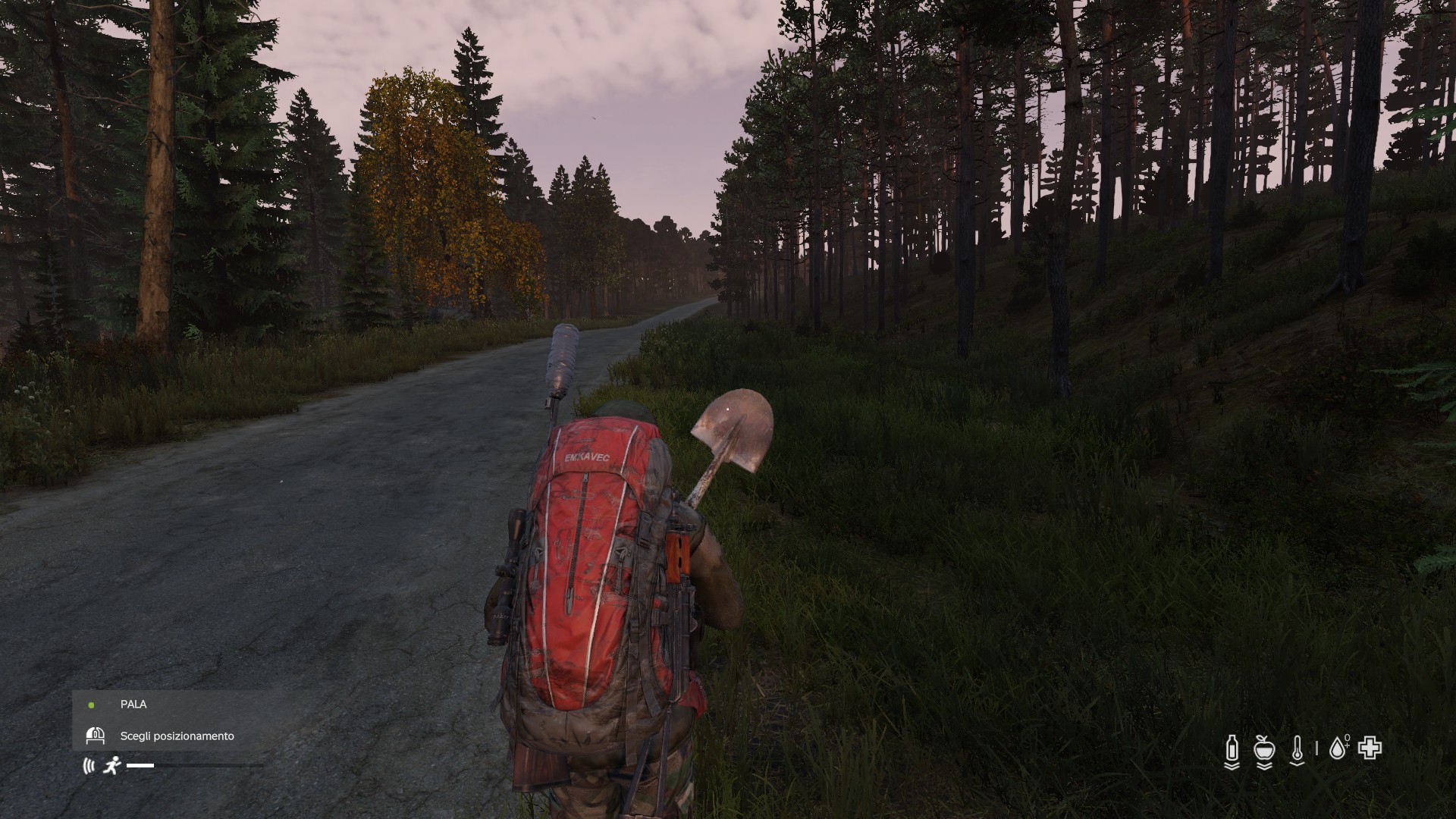The height and width of the screenshot is (819, 1456).
Task: Select the hunger apple status icon
Action: click(1264, 749)
